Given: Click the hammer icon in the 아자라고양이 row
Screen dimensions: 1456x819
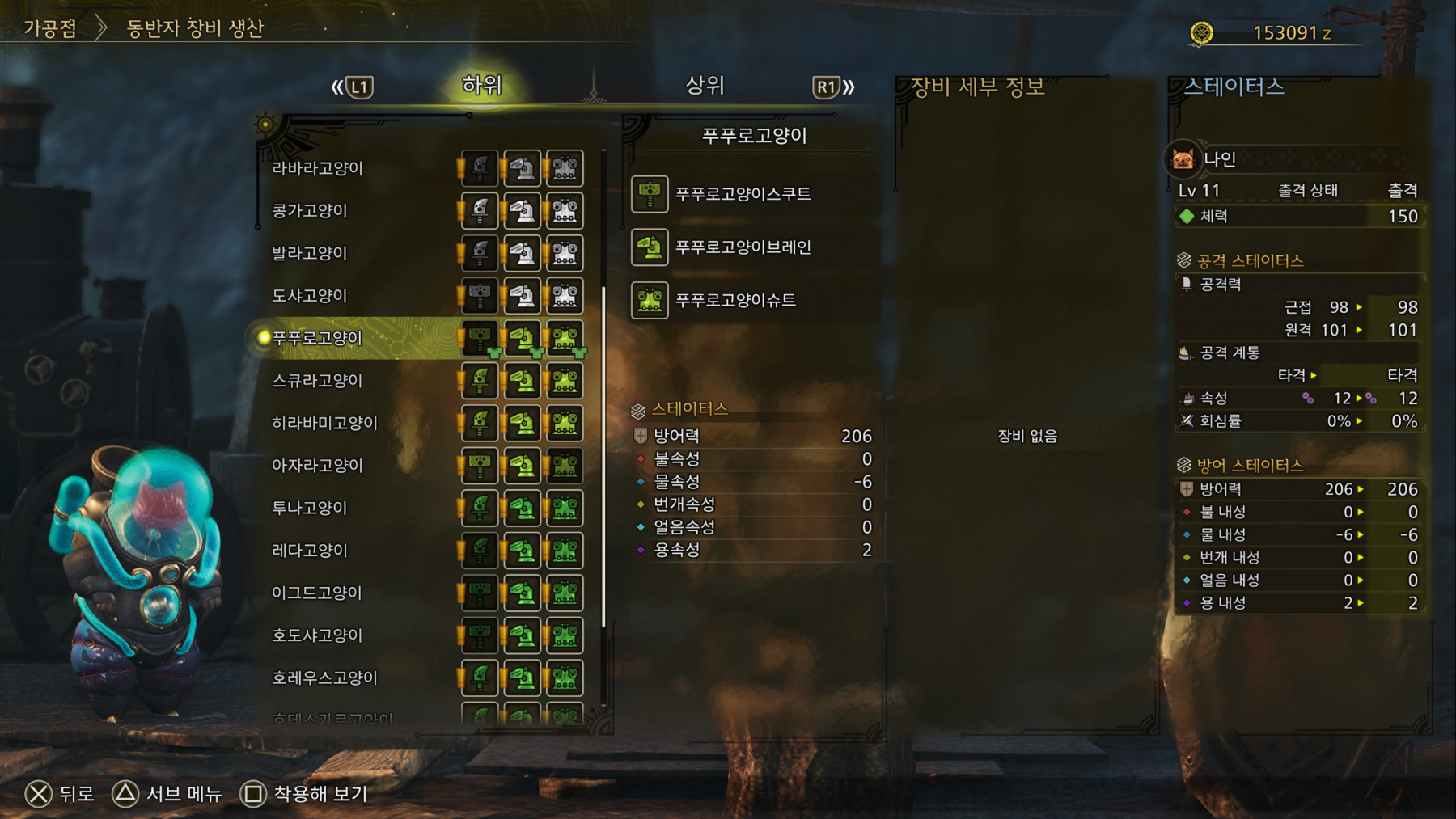Looking at the screenshot, I should point(479,465).
